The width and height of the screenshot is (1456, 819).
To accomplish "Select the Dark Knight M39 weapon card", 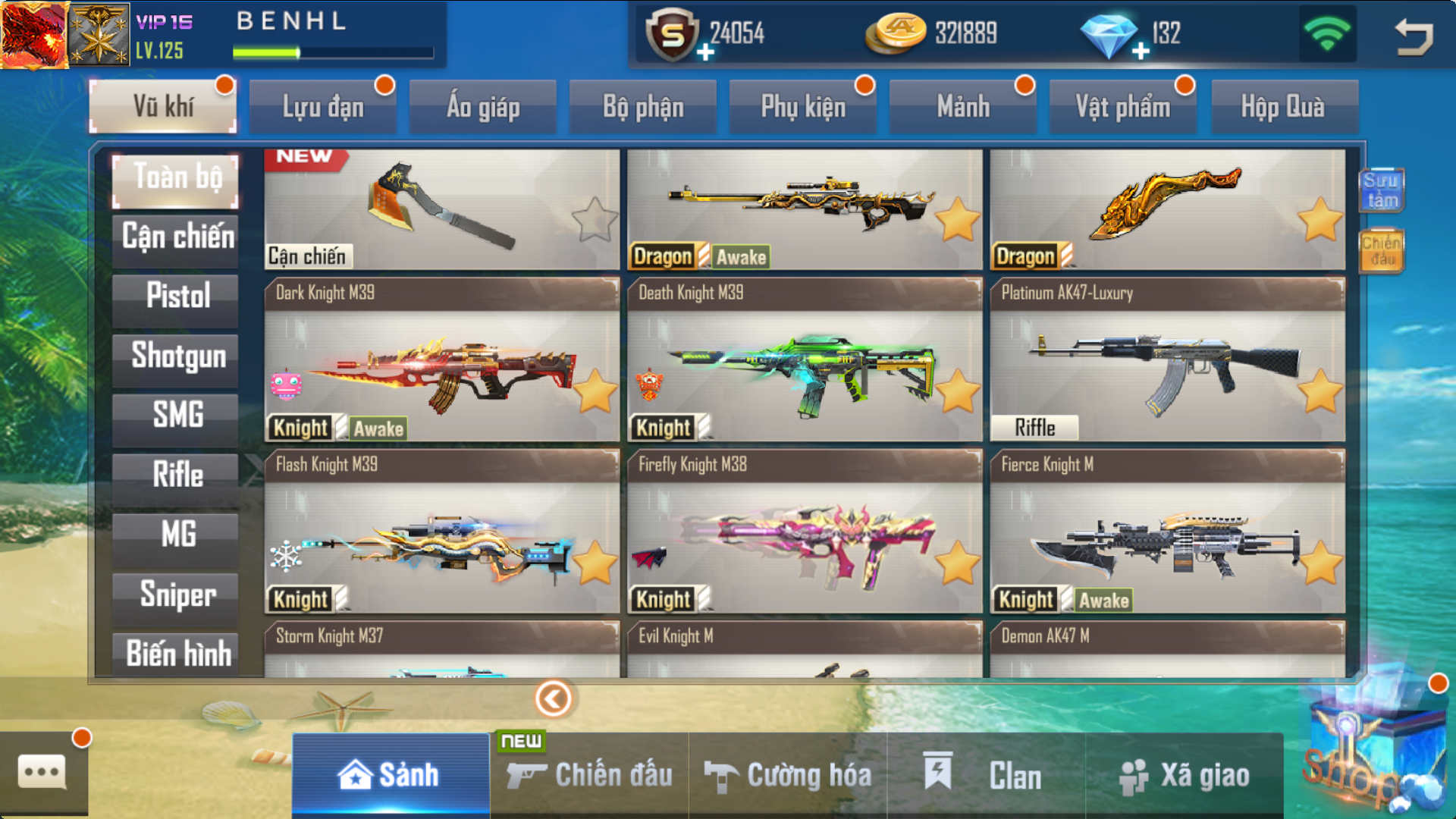I will [441, 360].
